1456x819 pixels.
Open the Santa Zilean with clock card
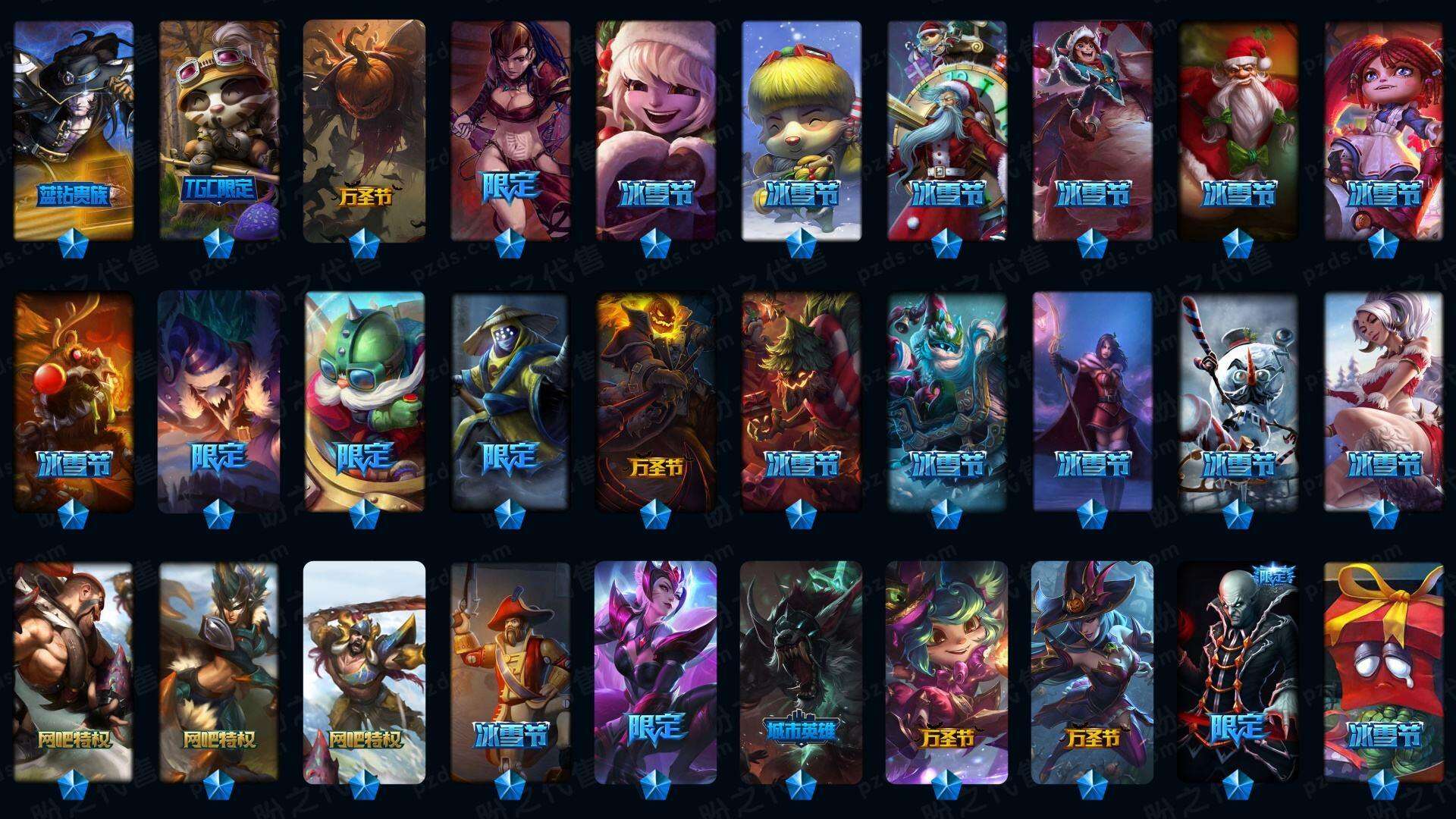coord(947,130)
